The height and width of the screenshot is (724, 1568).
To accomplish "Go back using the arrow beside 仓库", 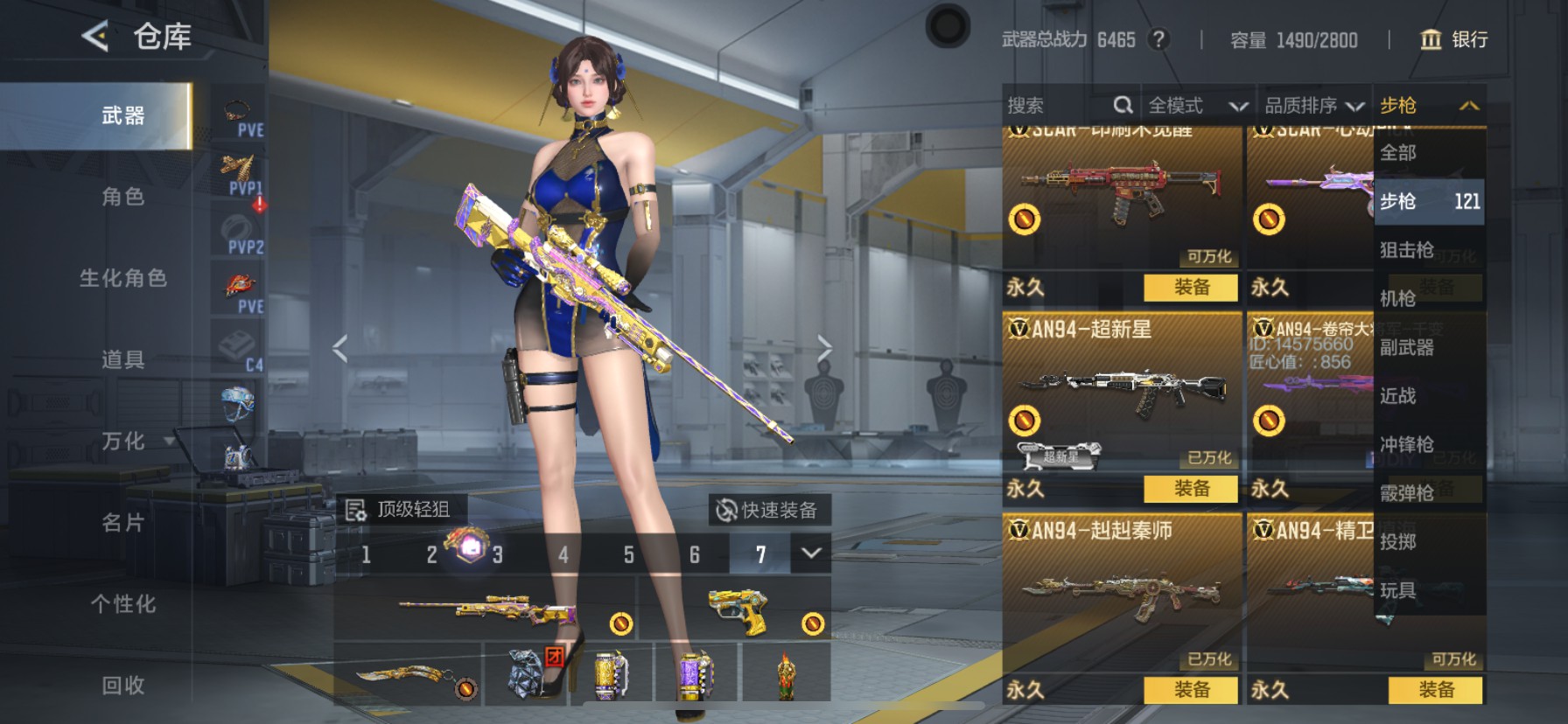I will point(94,37).
